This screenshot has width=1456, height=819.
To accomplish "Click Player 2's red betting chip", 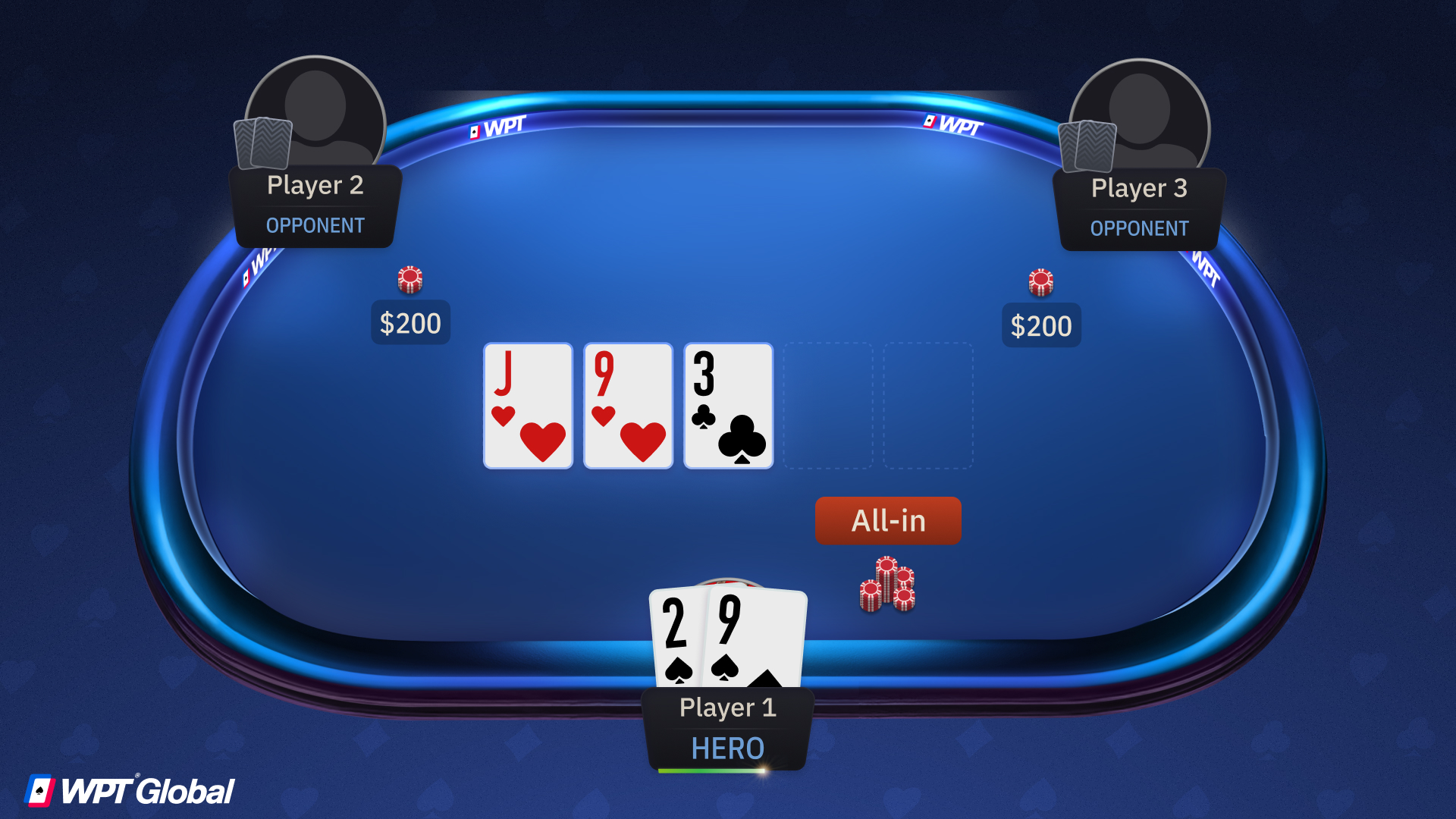I will click(409, 278).
